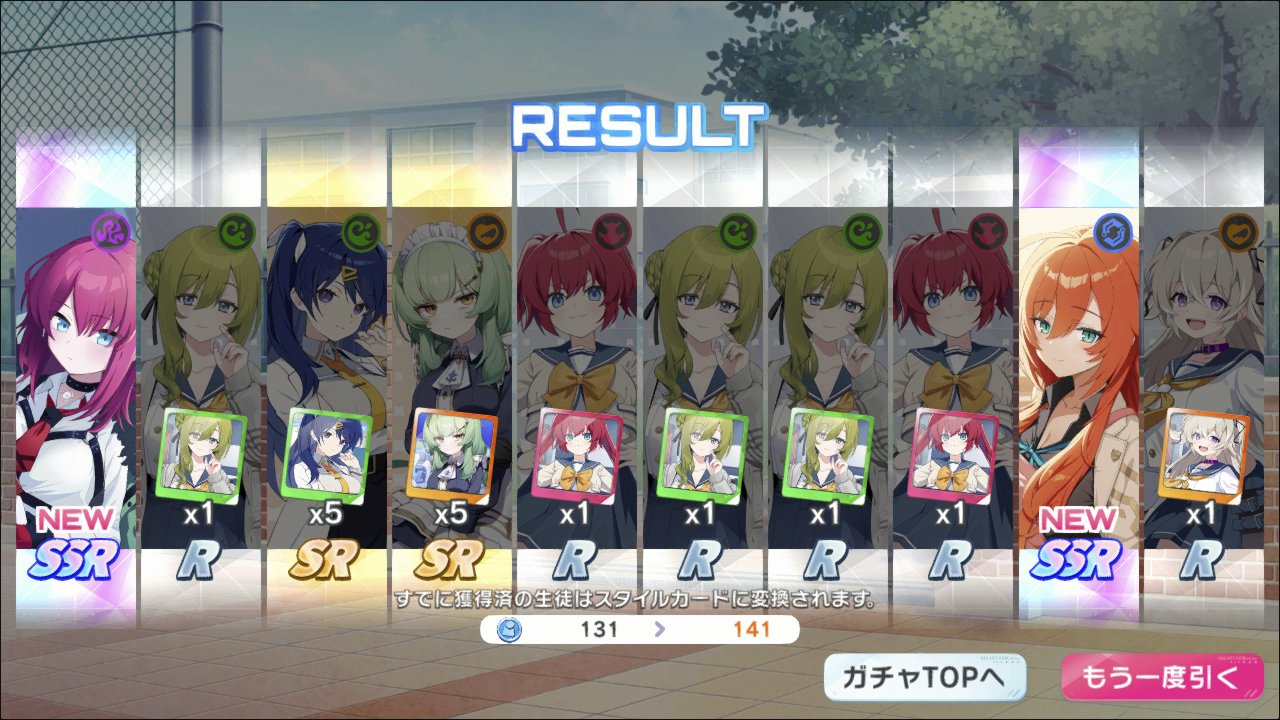Image resolution: width=1280 pixels, height=720 pixels.
Task: Choose the beige-haired R student card
Action: point(1203,380)
